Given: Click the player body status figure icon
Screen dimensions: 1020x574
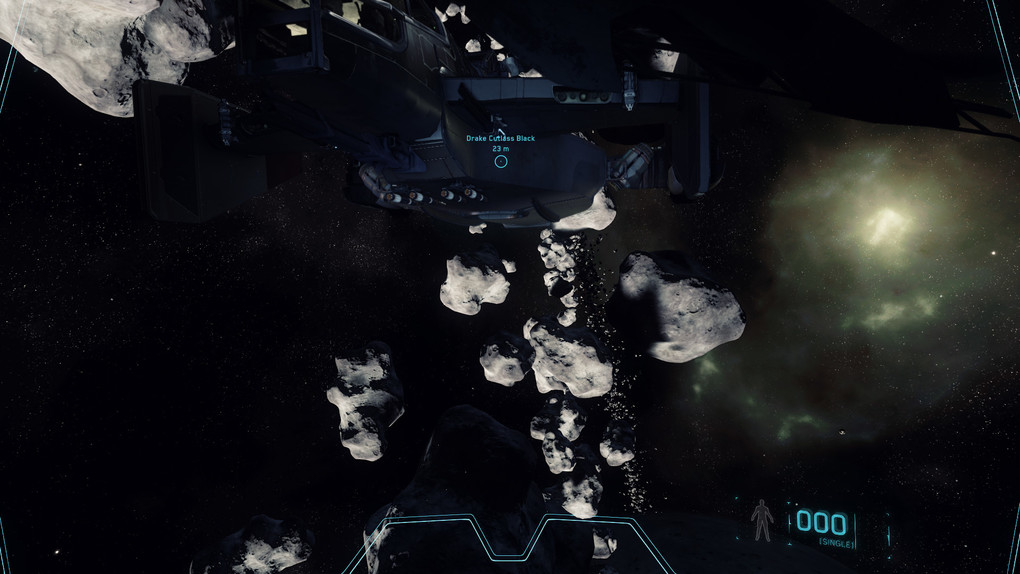Looking at the screenshot, I should click(x=763, y=520).
